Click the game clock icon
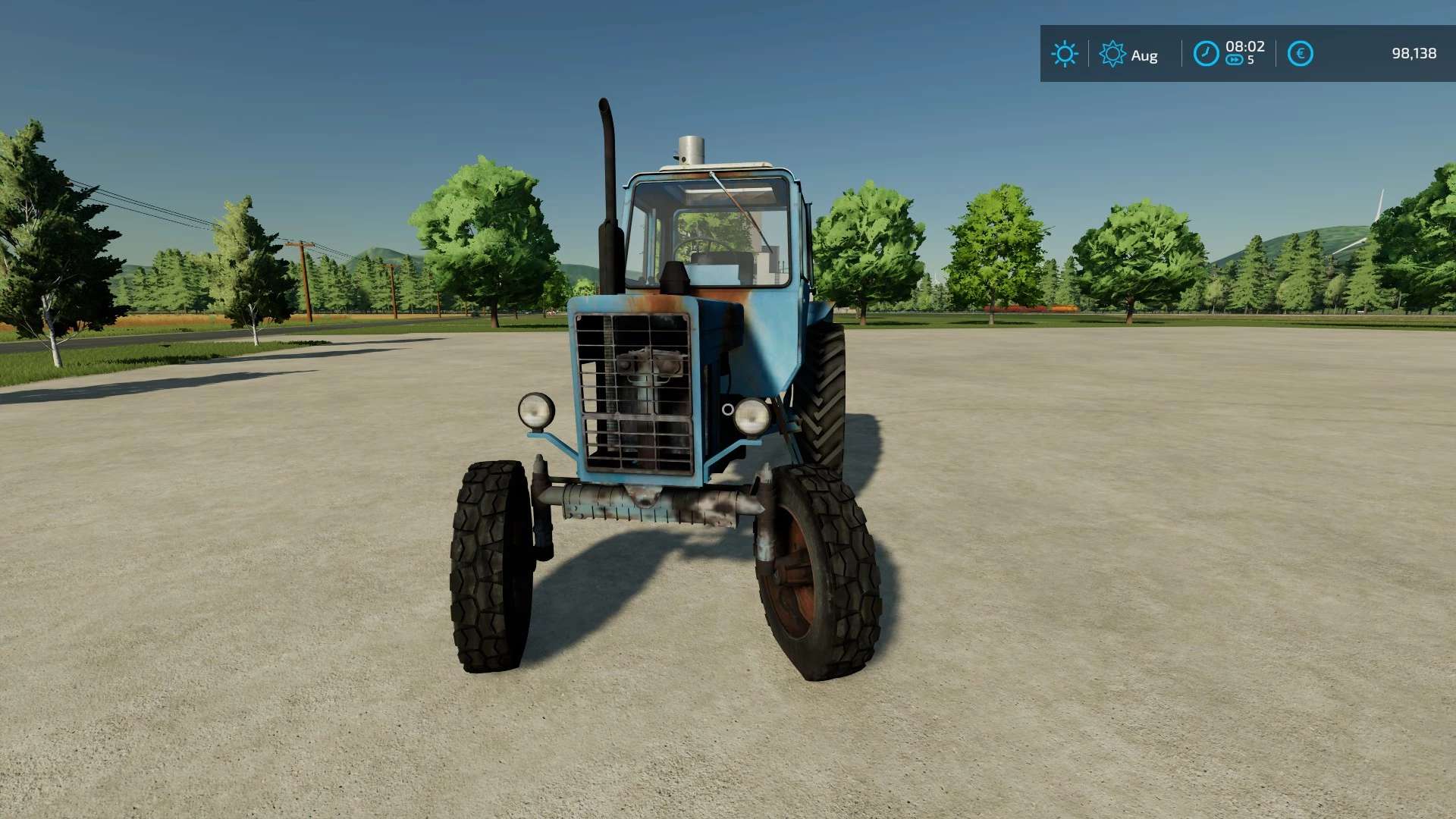This screenshot has width=1456, height=819. pos(1206,54)
